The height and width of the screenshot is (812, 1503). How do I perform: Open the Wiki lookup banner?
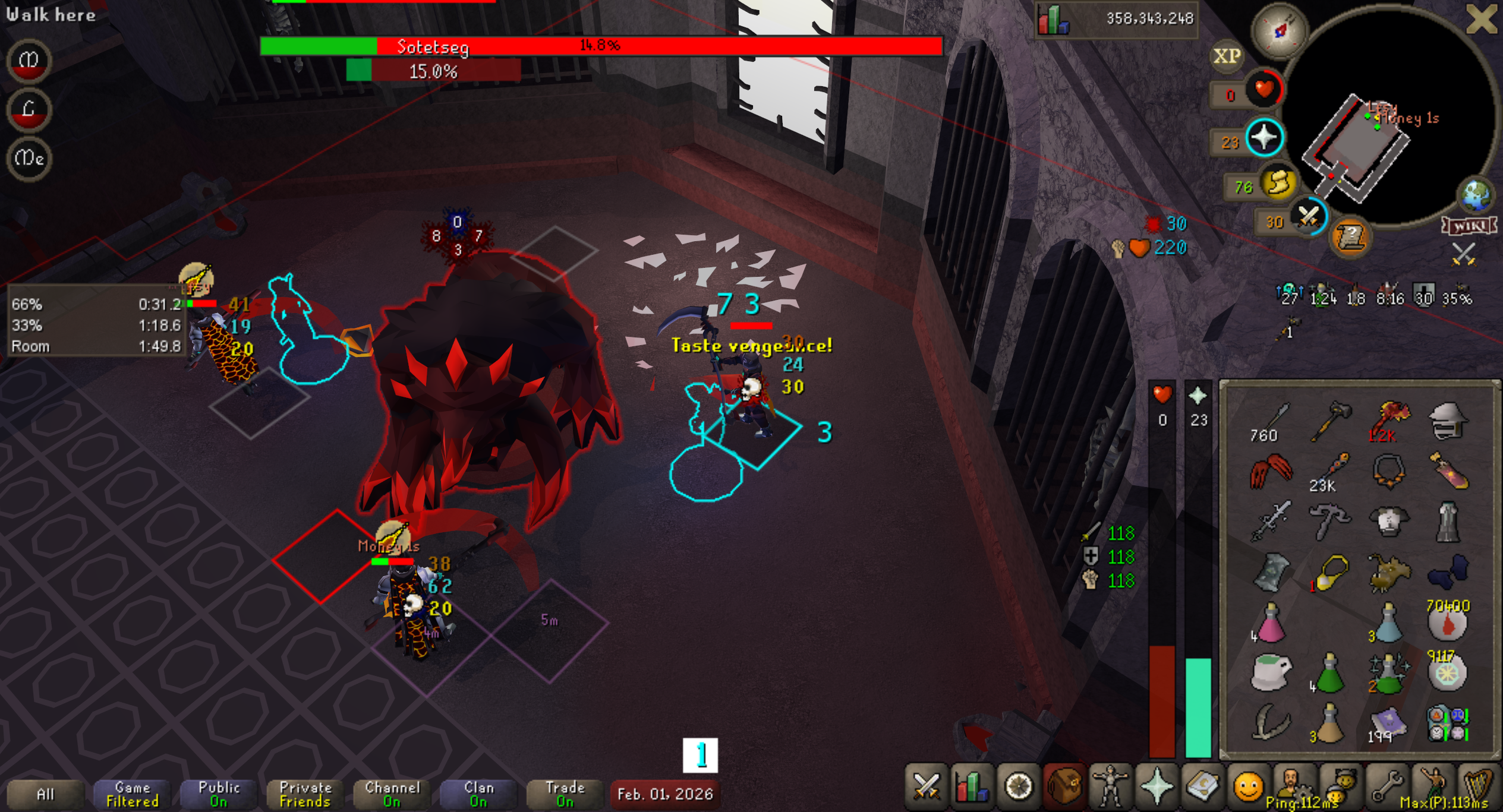pos(1469,226)
